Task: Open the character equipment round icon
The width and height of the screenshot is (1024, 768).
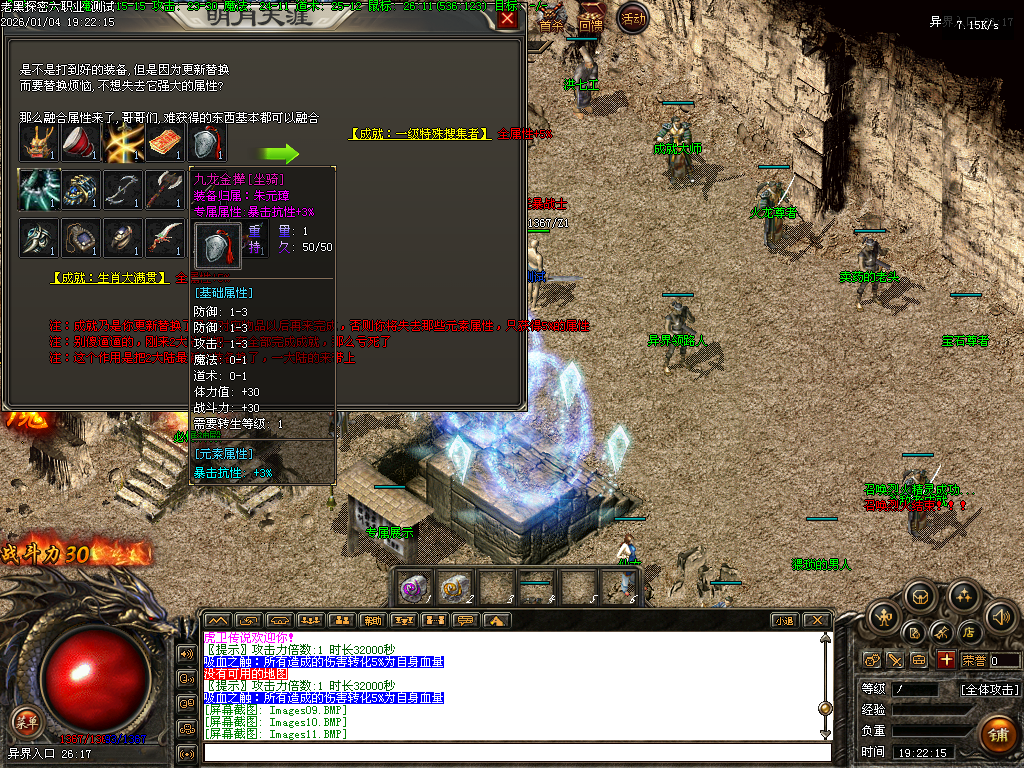Action: (x=886, y=616)
